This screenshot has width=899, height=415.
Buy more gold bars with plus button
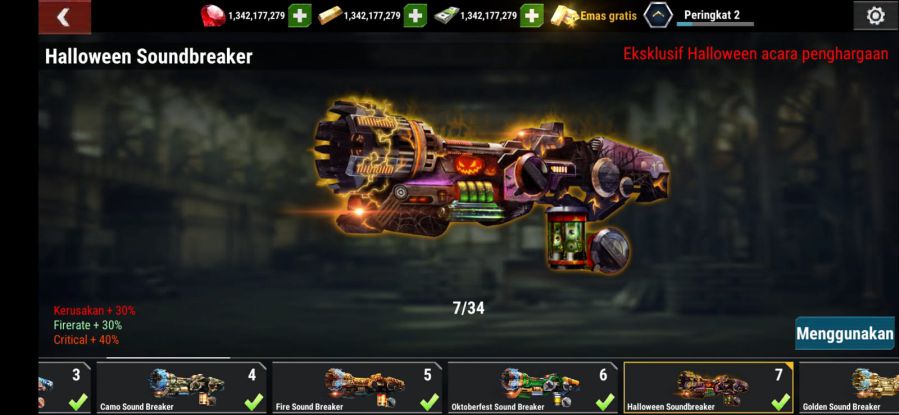(x=417, y=16)
